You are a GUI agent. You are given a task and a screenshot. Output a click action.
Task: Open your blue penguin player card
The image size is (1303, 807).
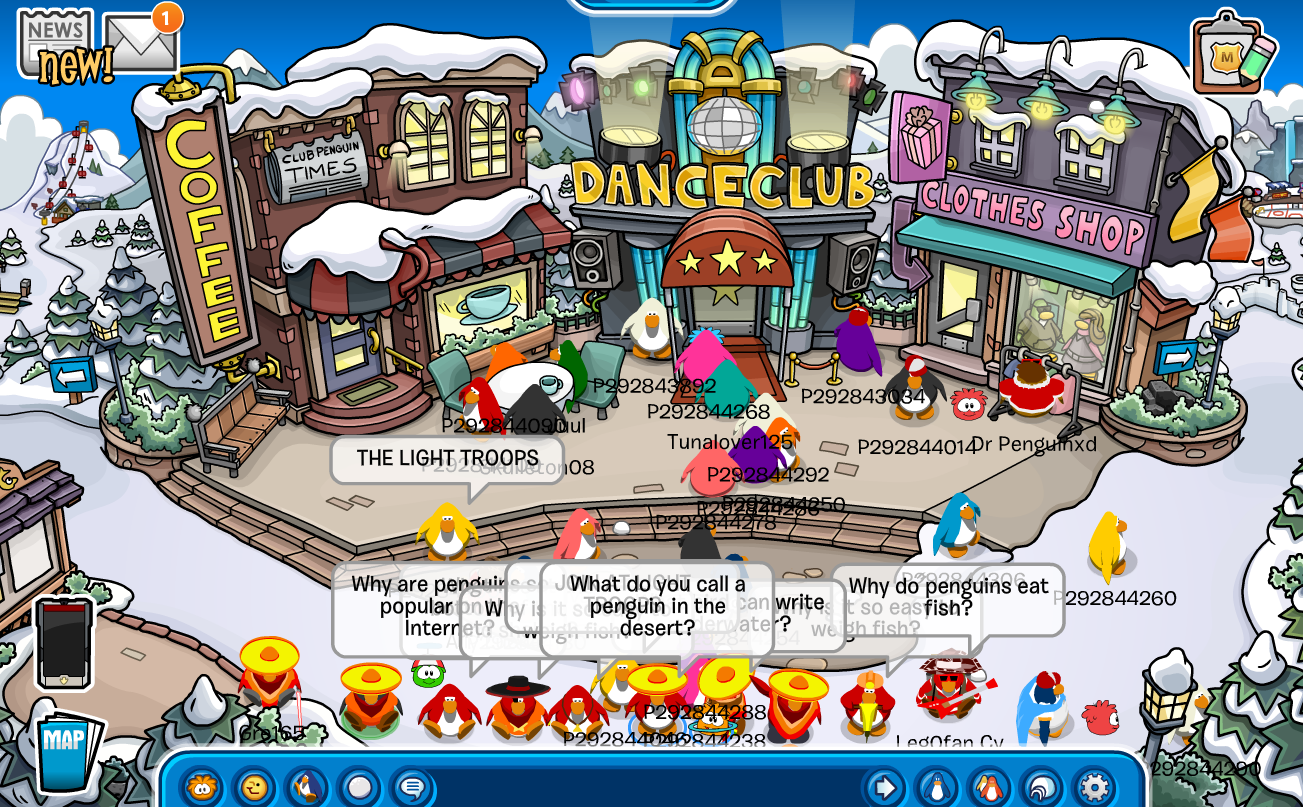937,787
